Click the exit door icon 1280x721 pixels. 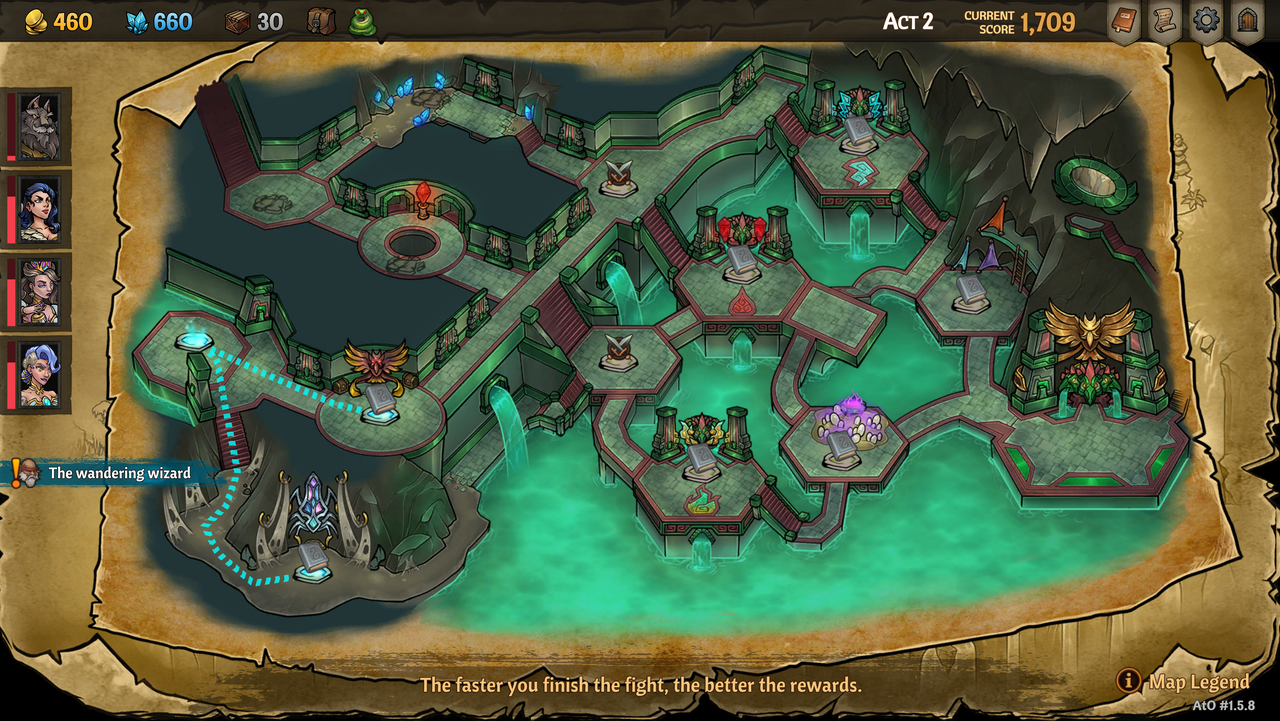tap(1247, 20)
